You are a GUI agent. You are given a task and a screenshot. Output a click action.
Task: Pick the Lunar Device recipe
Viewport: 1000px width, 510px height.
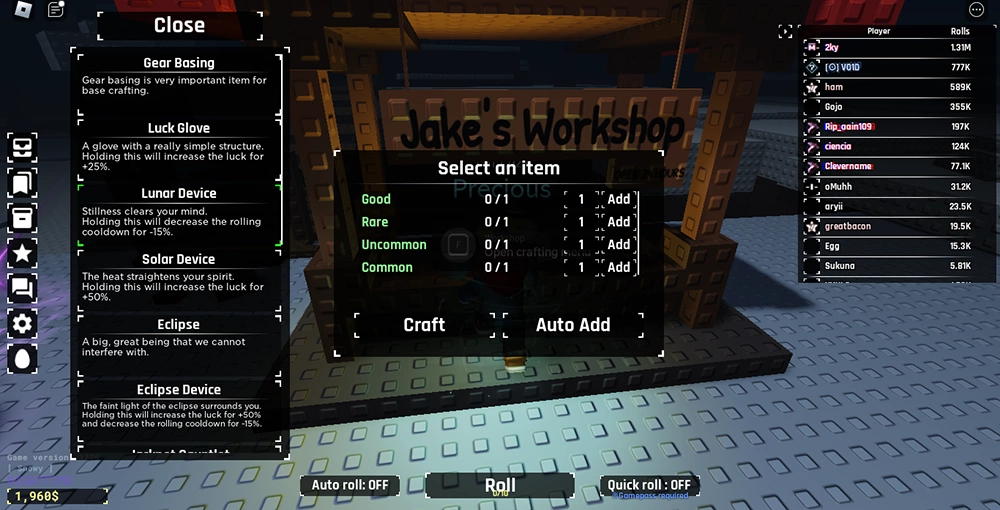179,207
